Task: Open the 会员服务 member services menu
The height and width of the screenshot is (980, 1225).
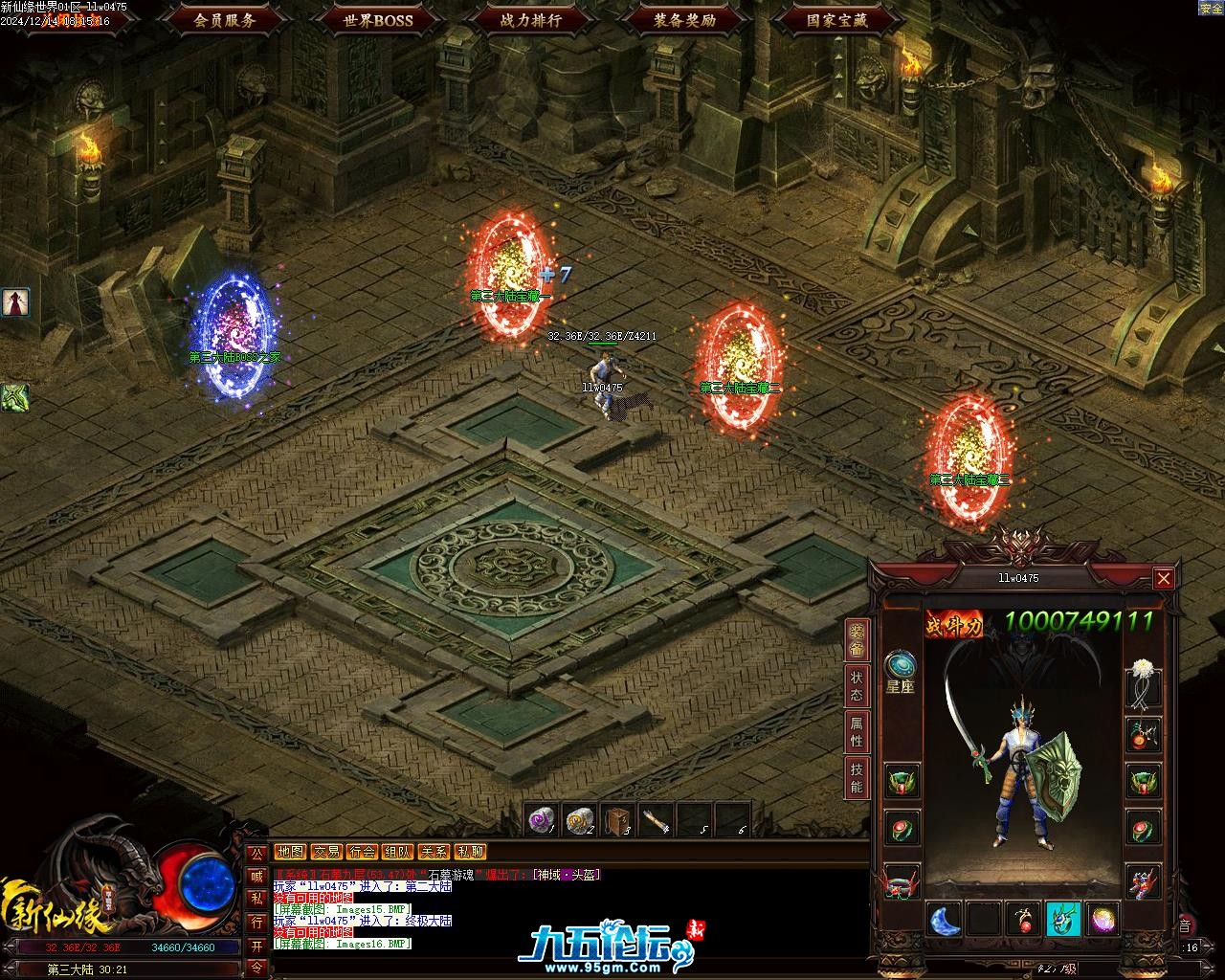Action: pos(225,19)
